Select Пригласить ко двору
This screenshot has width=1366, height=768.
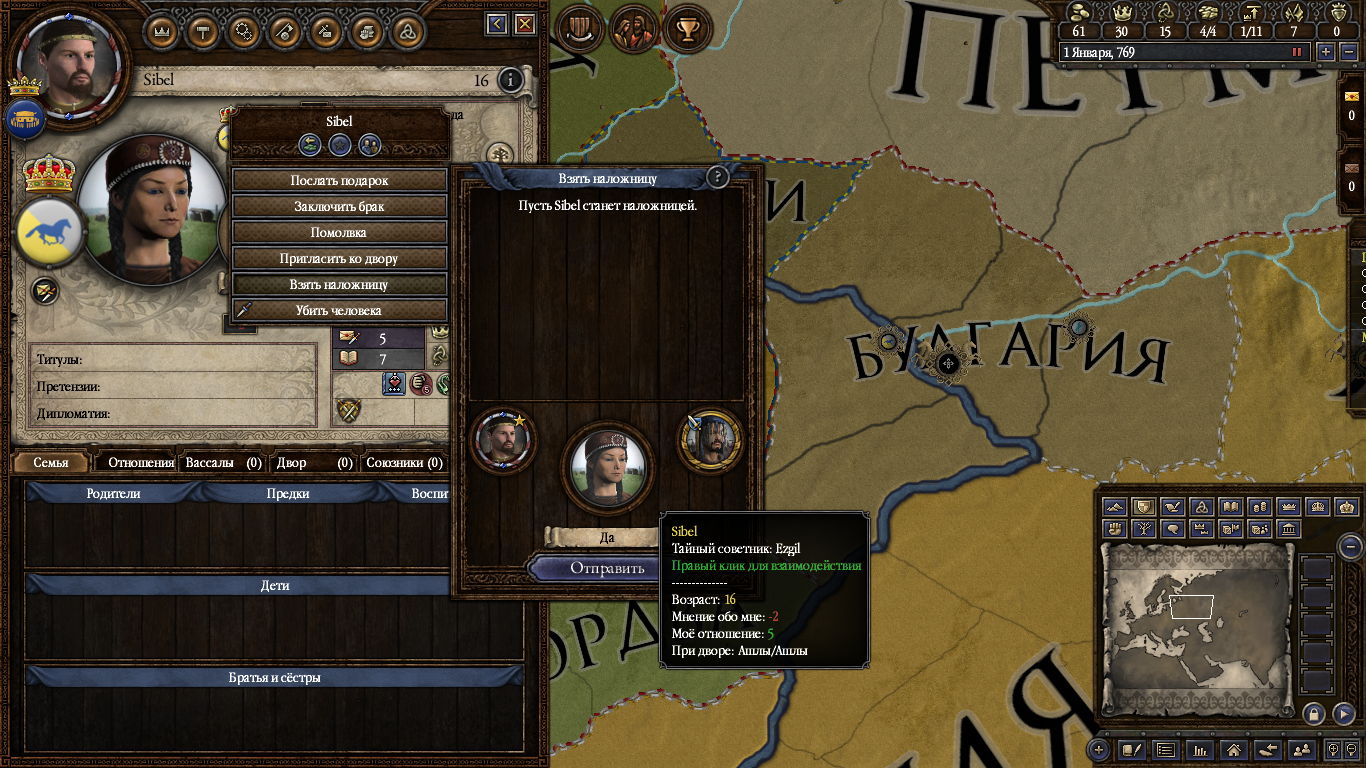(339, 259)
